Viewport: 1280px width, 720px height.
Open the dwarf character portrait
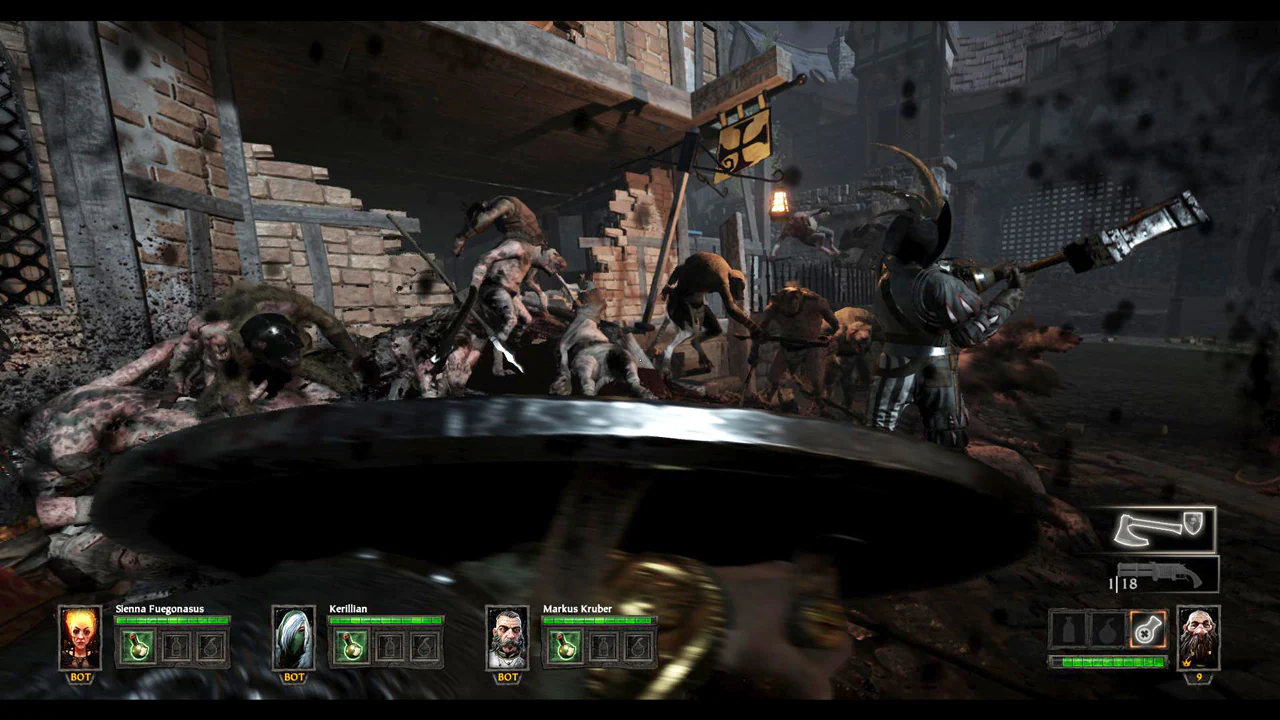[x=1199, y=638]
